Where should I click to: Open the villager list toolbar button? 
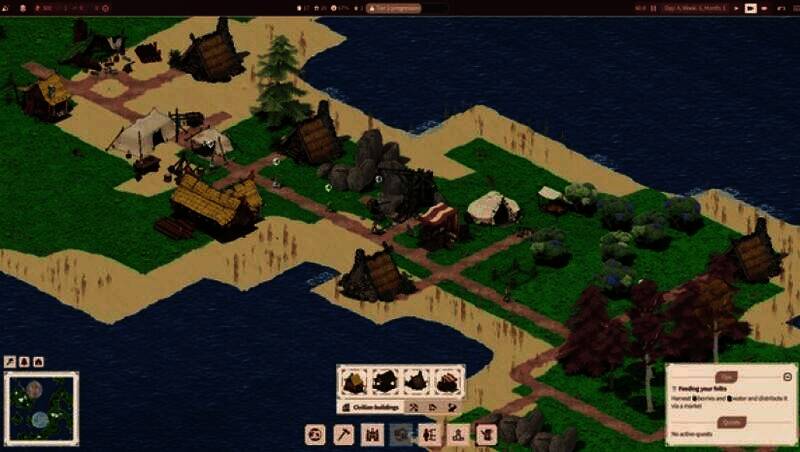point(430,435)
